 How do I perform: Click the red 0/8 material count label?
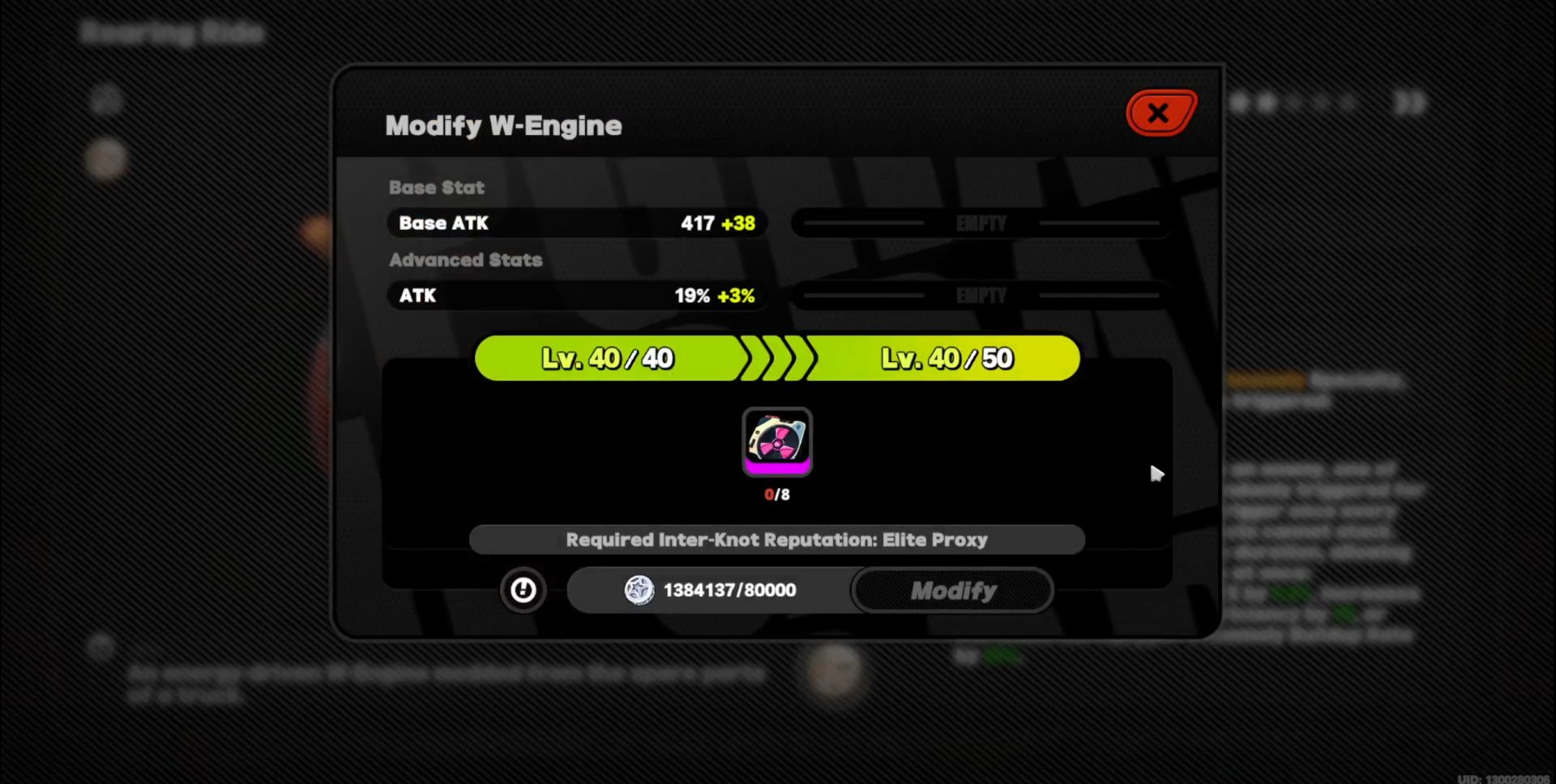coord(776,494)
